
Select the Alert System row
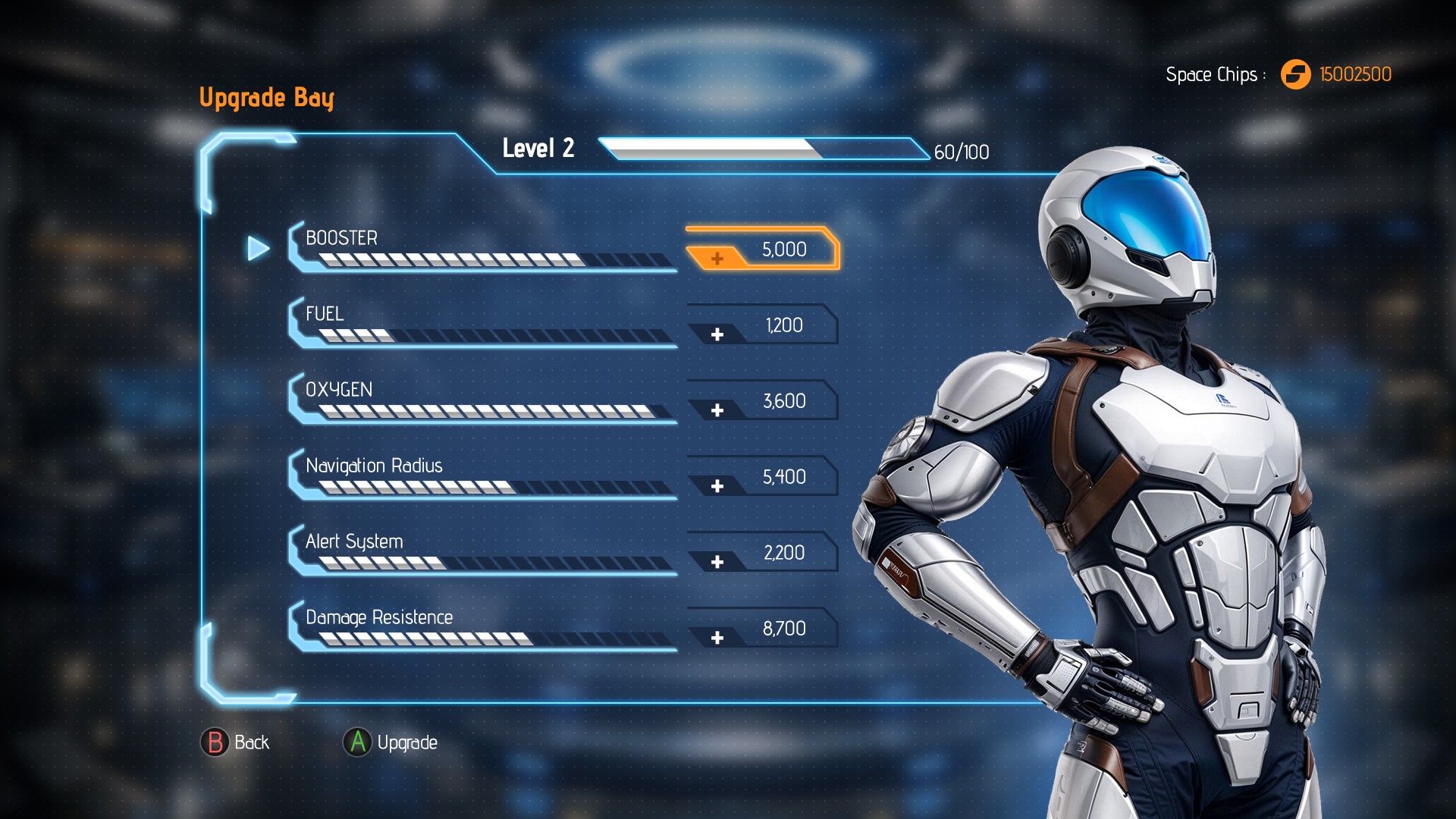coord(482,551)
